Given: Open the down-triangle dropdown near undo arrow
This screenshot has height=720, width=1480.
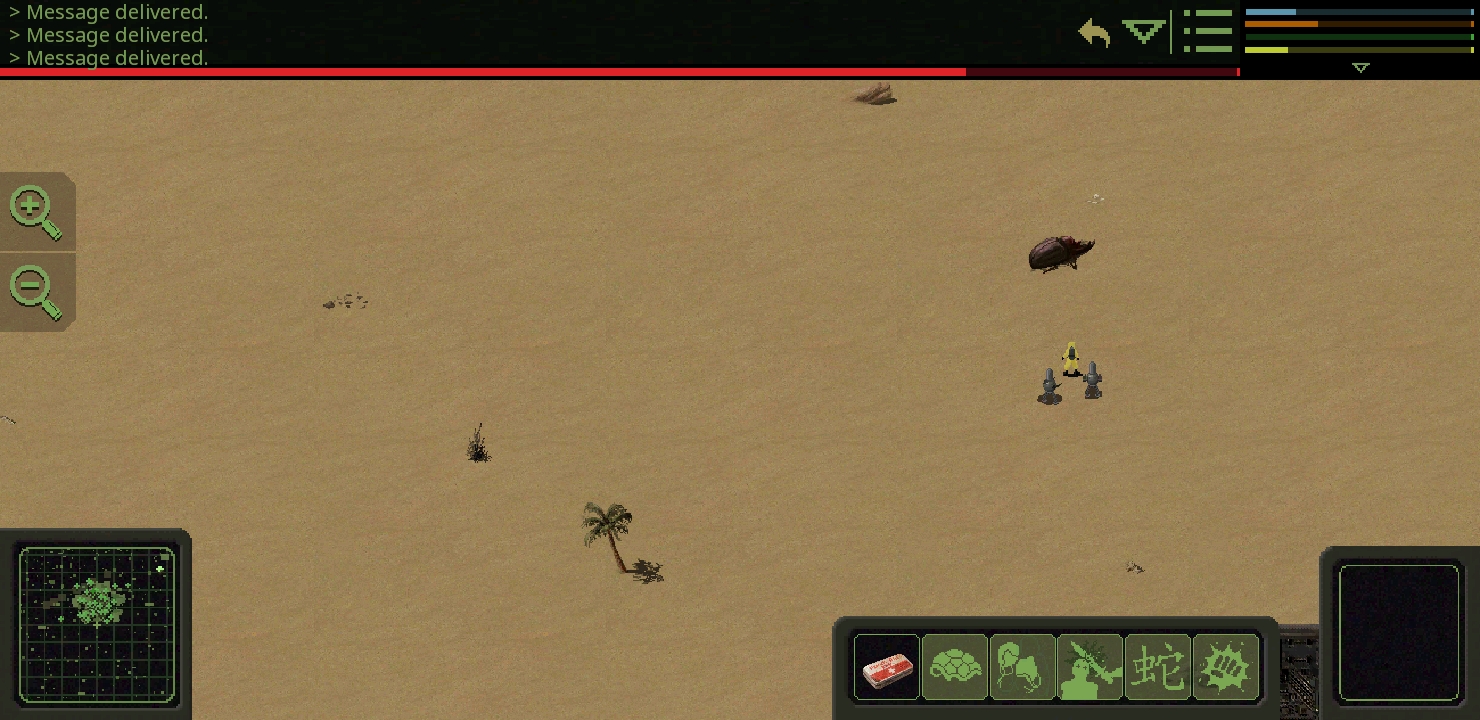Looking at the screenshot, I should tap(1143, 33).
